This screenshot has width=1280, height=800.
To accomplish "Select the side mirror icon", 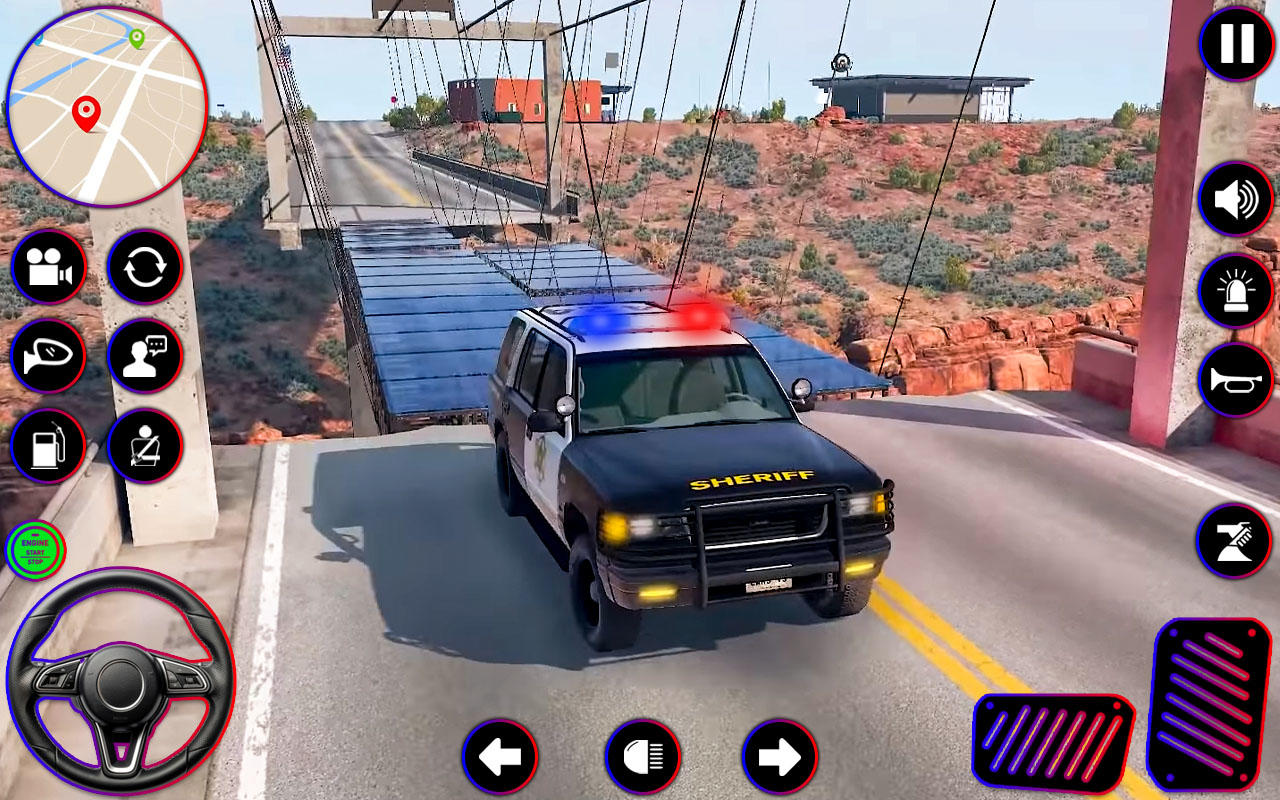I will tap(47, 358).
